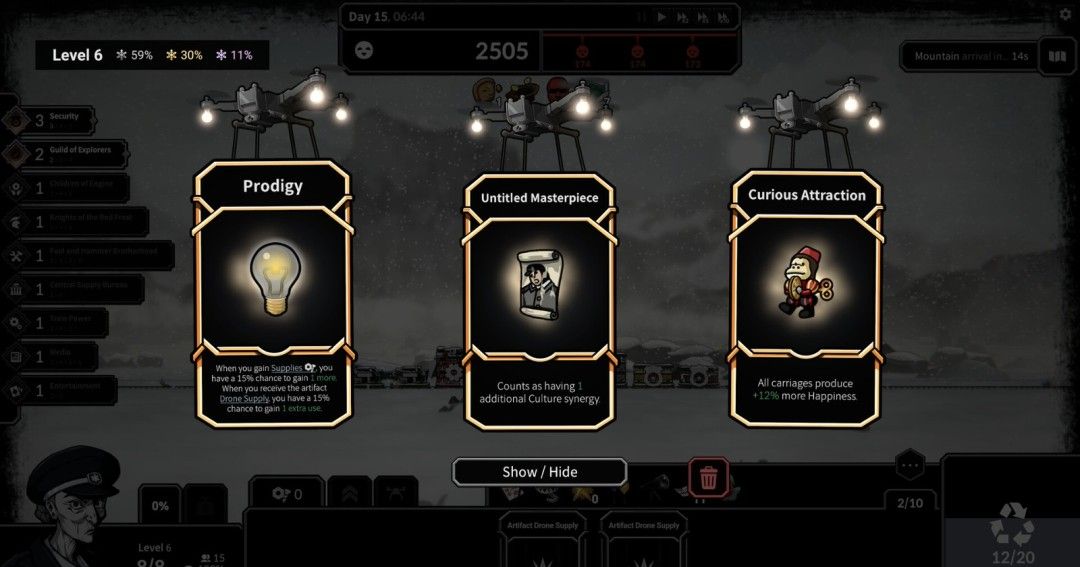The width and height of the screenshot is (1080, 567).
Task: Open the map book beside Mountain arrival
Action: tap(1055, 56)
